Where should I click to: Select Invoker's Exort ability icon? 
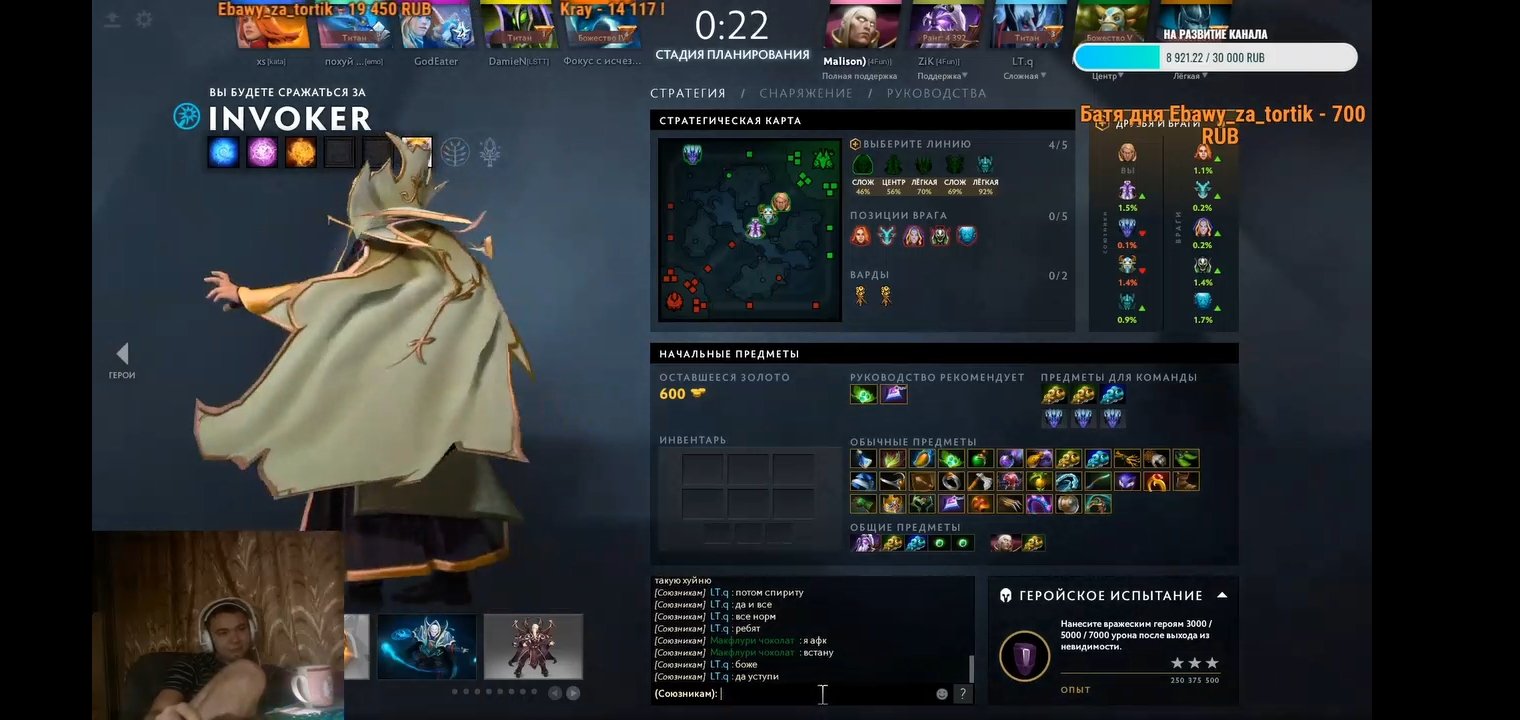point(302,153)
